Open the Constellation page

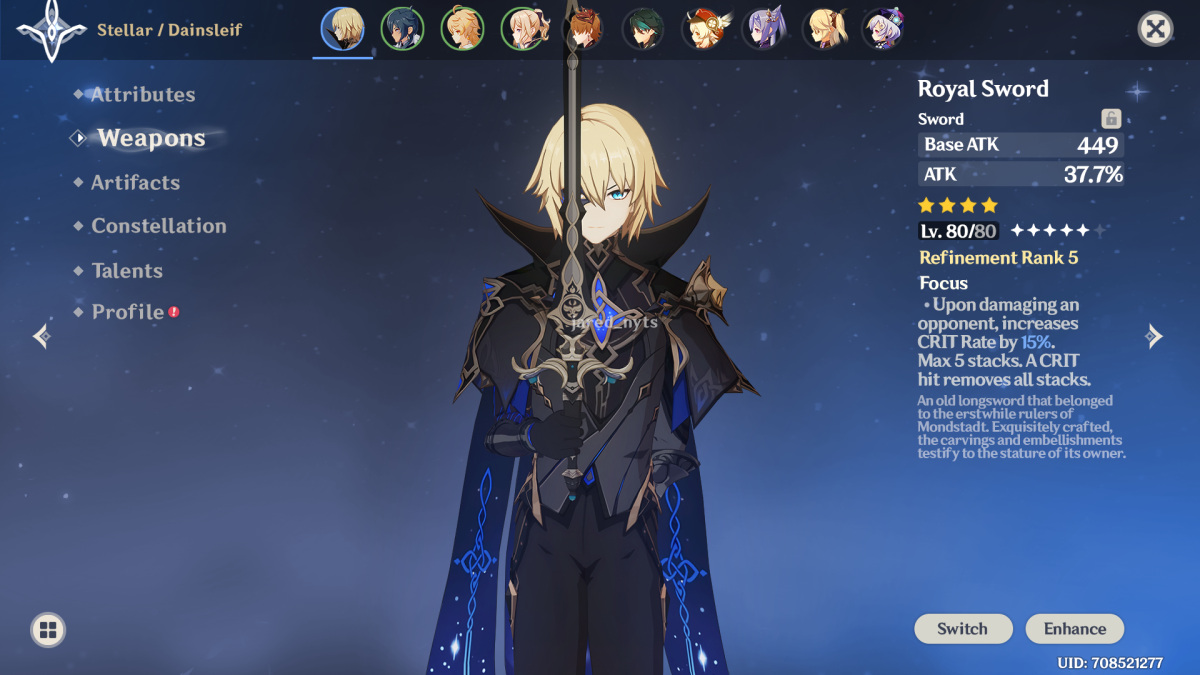[158, 226]
